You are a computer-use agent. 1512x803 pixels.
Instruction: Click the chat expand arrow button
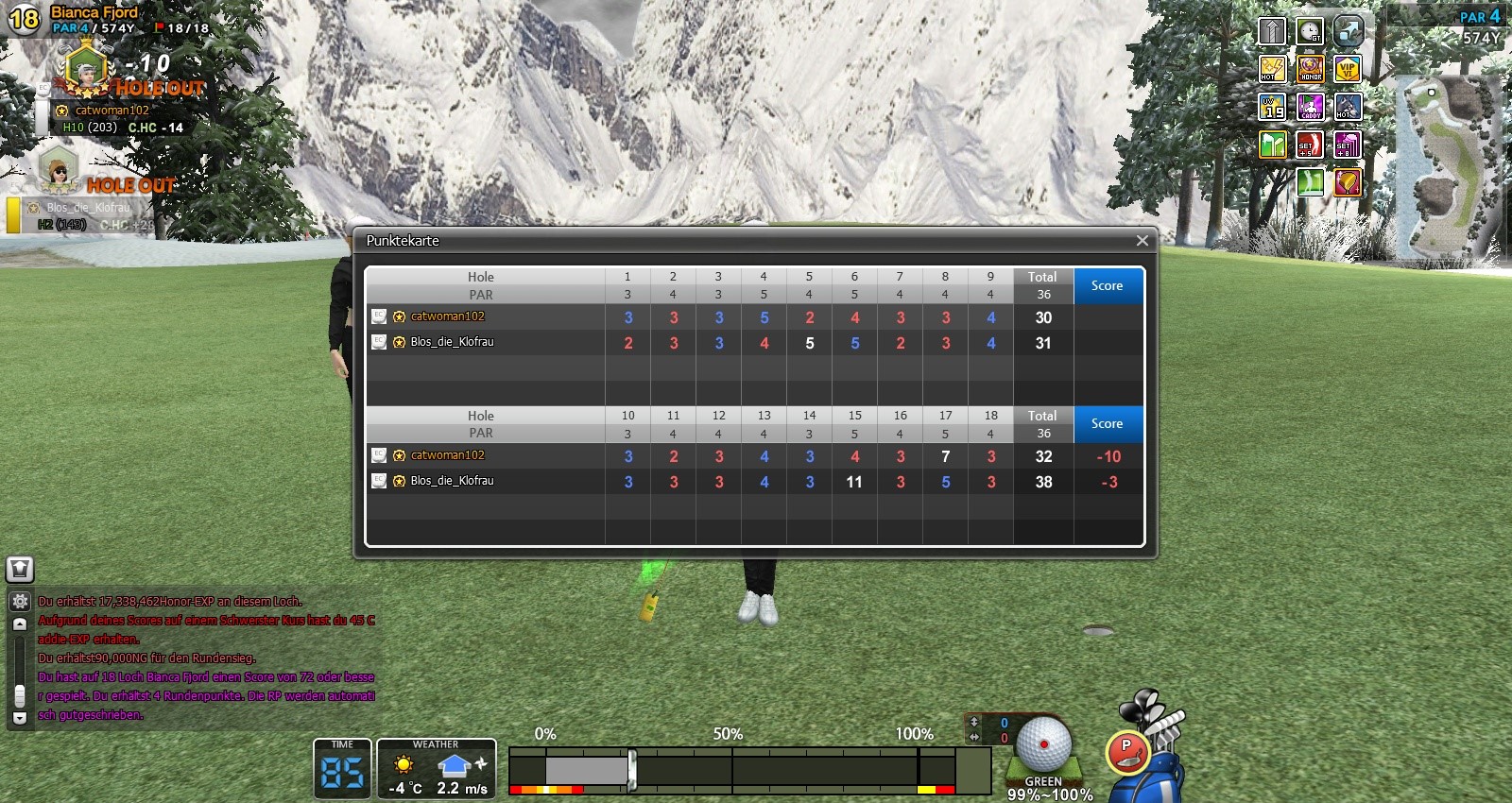tap(20, 624)
